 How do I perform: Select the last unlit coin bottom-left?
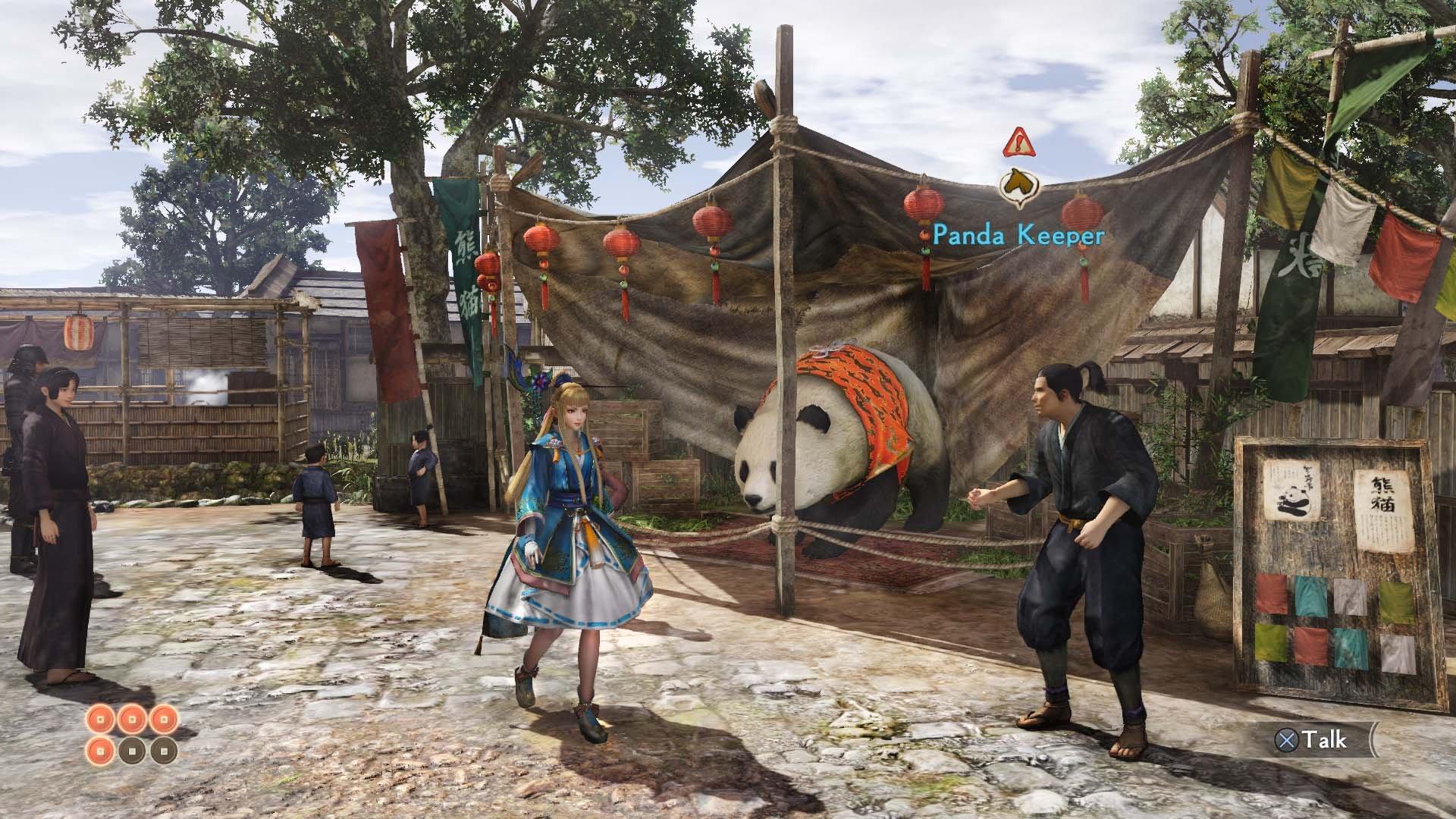164,751
